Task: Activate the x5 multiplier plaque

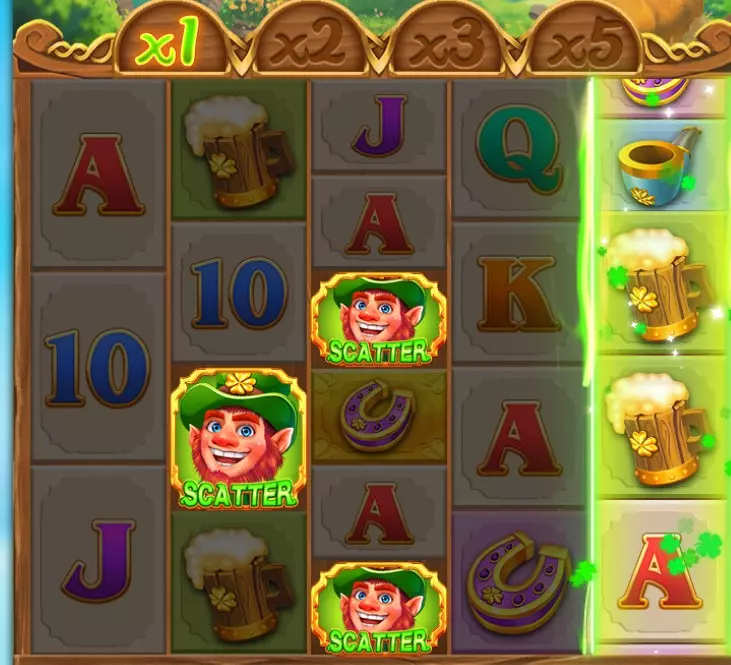Action: coord(586,46)
